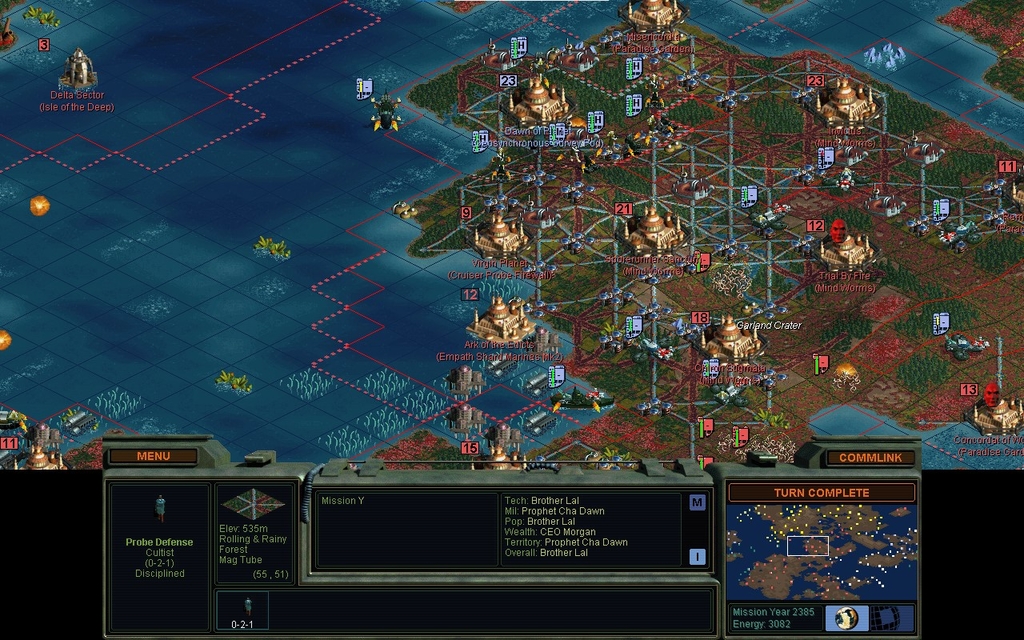The height and width of the screenshot is (640, 1024).
Task: Open the MENU button
Action: [153, 456]
